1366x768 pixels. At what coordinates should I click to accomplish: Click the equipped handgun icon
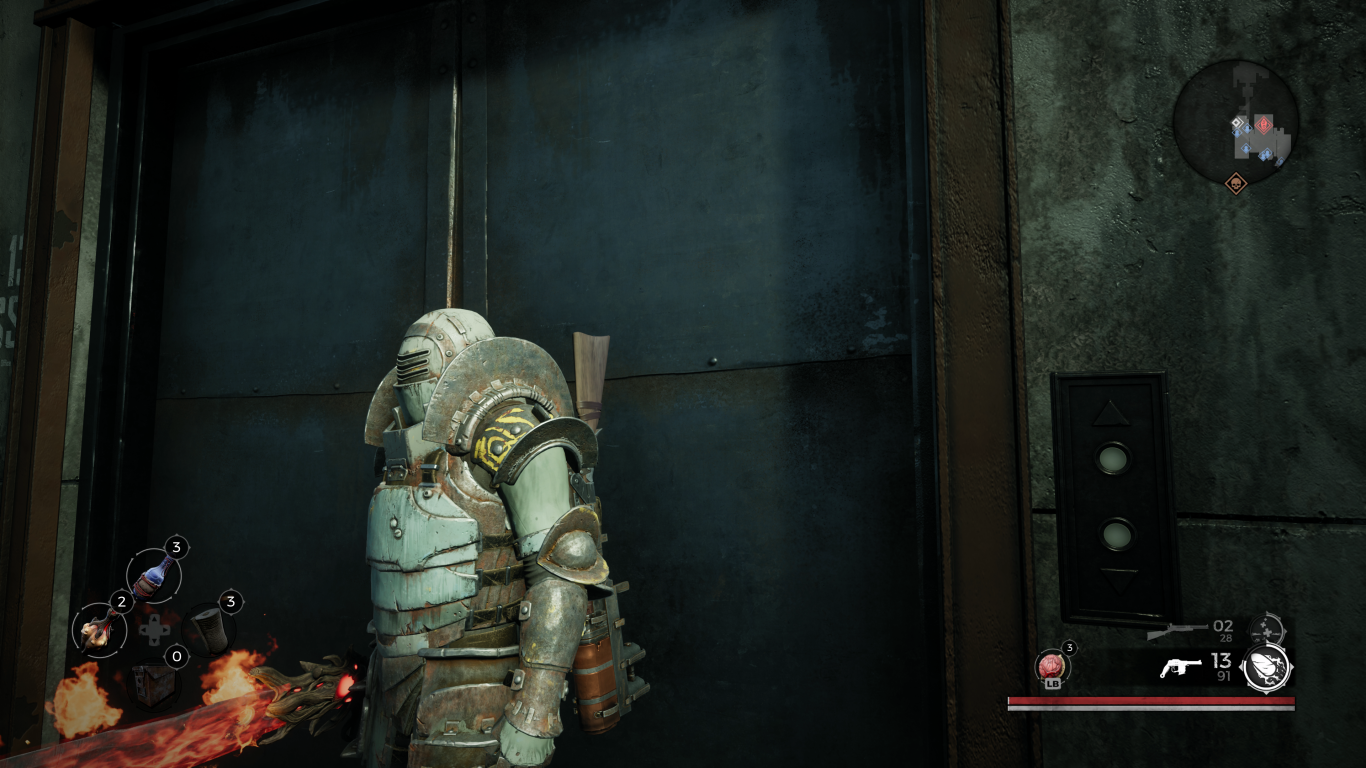click(1181, 667)
